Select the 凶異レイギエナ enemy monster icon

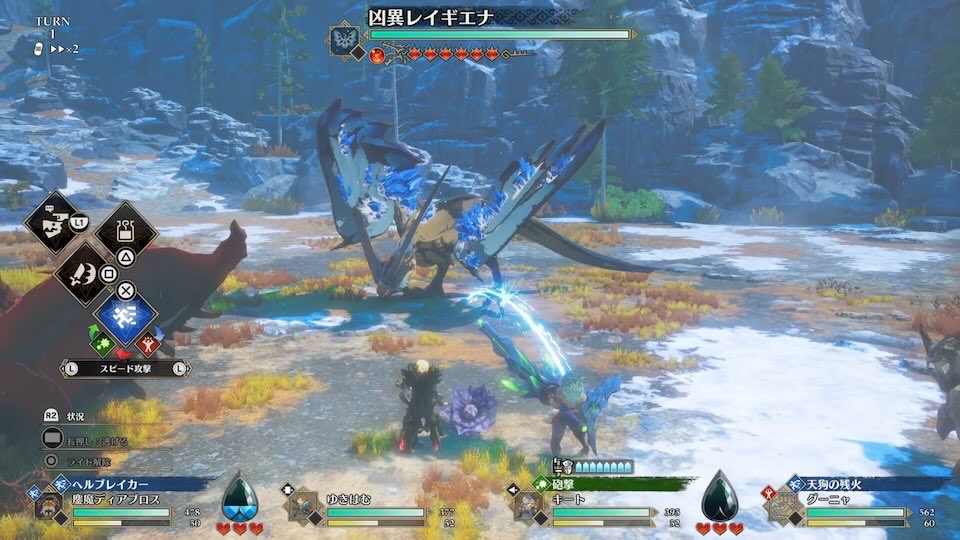(x=345, y=41)
